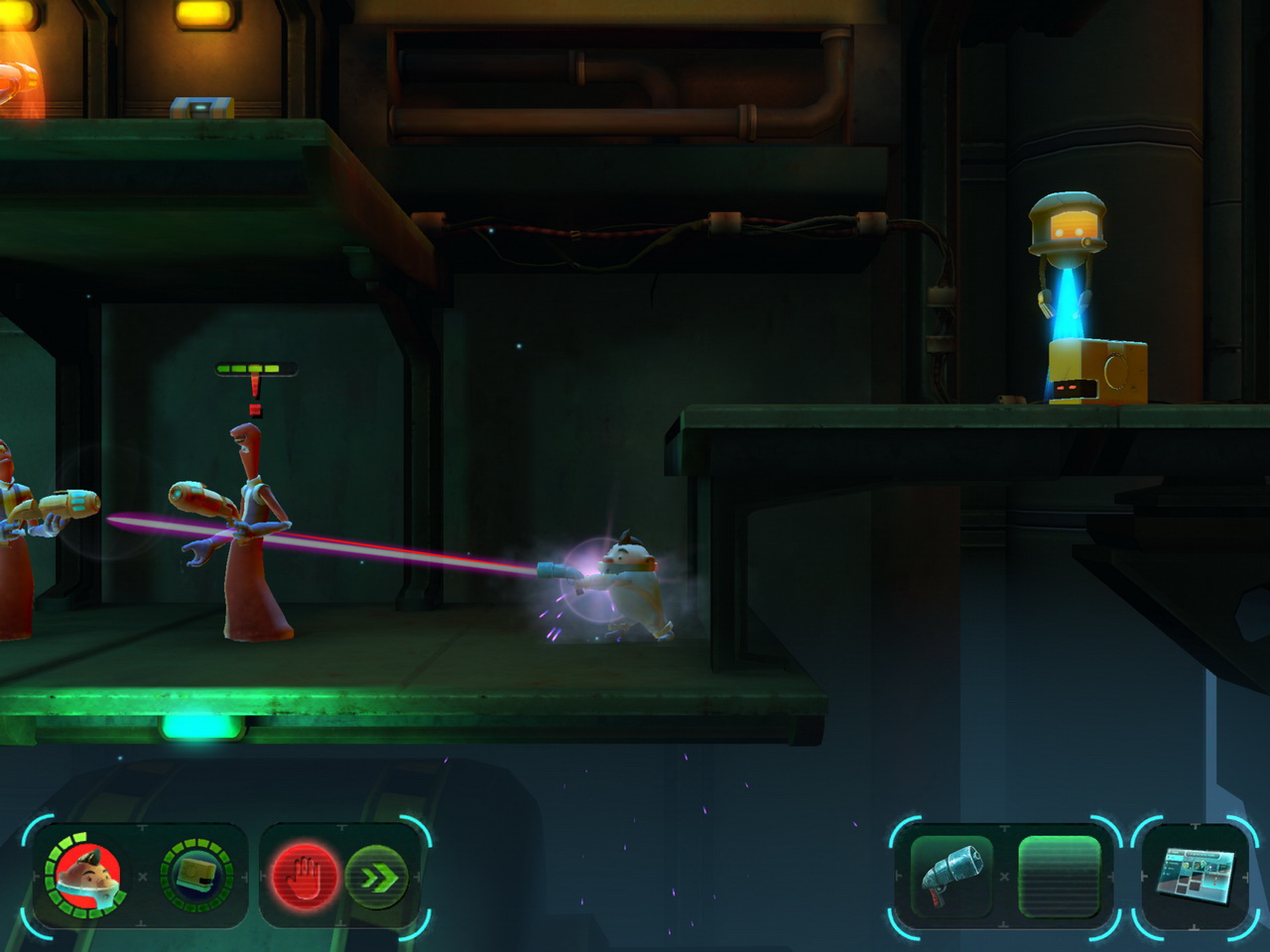
Task: Switch to the yellow robot portrait
Action: pyautogui.click(x=196, y=876)
